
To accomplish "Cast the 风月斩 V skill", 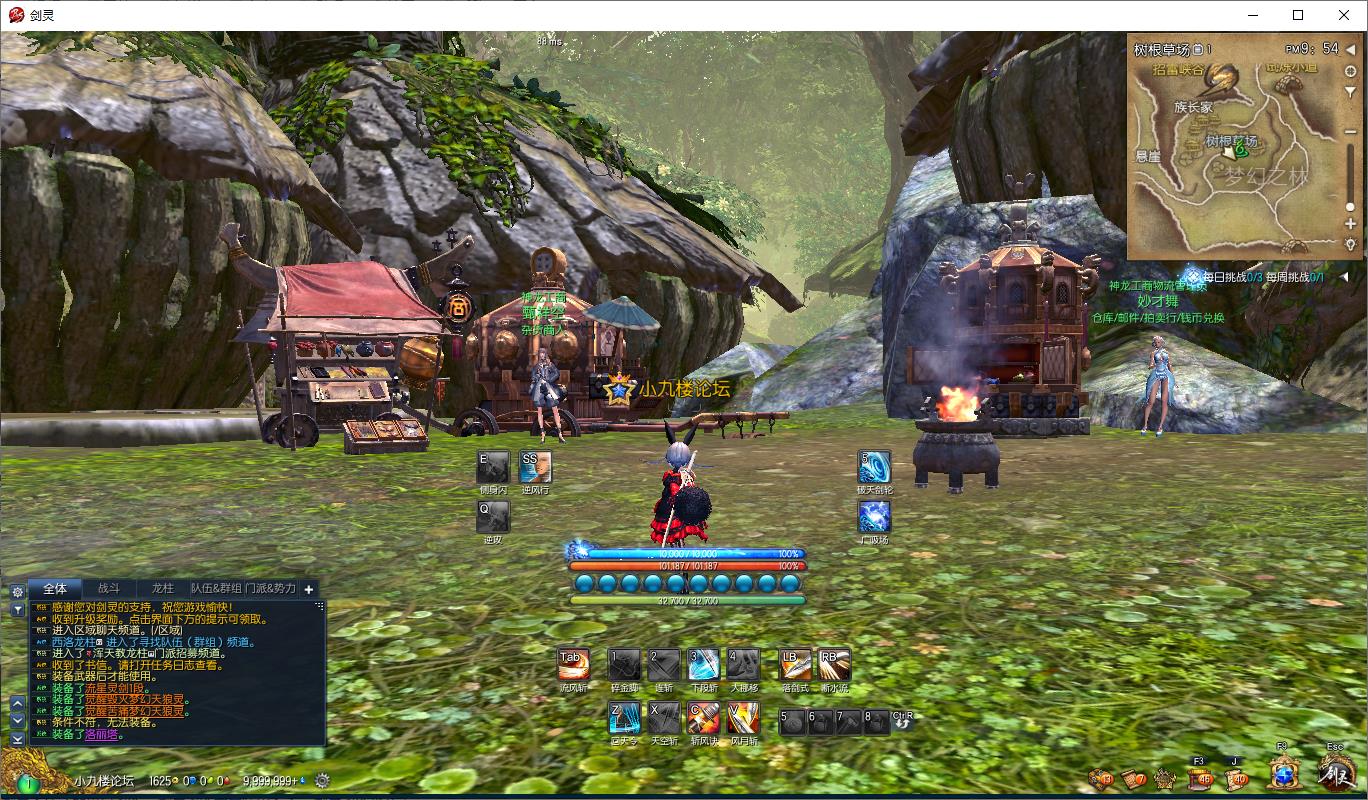I will [x=743, y=718].
